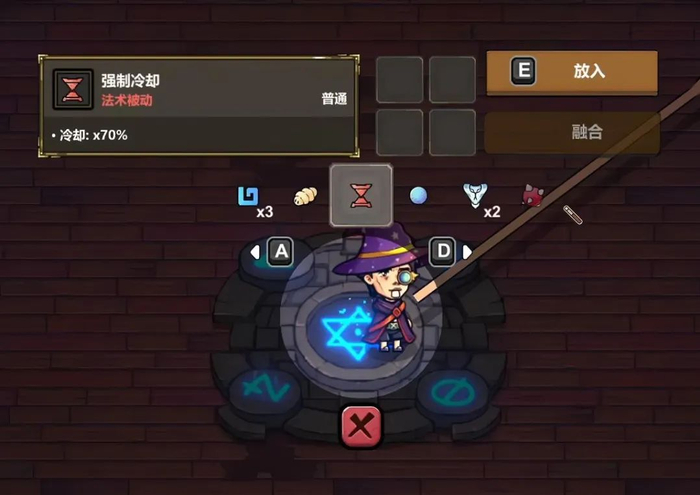Image resolution: width=700 pixels, height=495 pixels.
Task: Select the white wolf mask item
Action: (x=474, y=195)
